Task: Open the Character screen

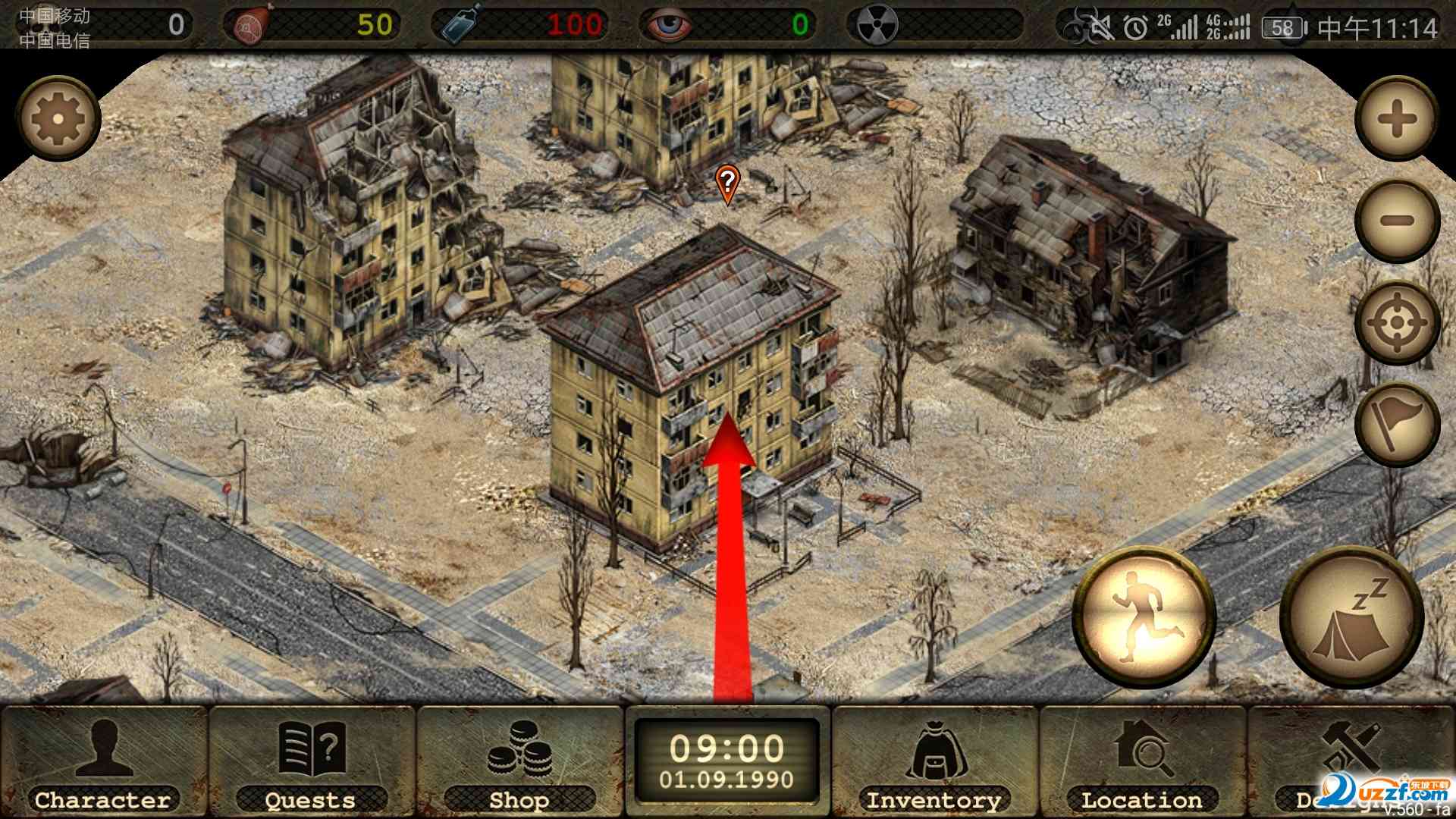Action: click(103, 761)
